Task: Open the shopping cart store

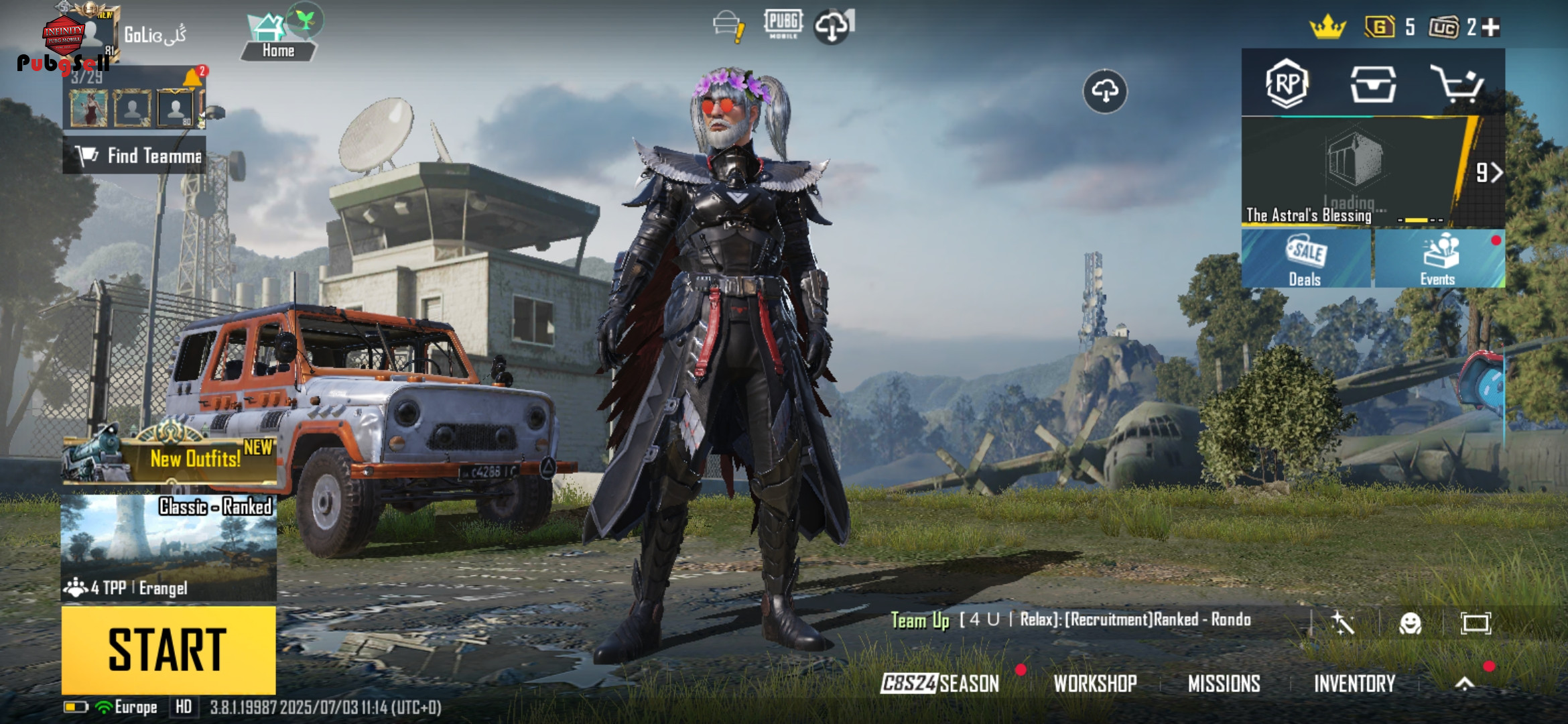Action: [1457, 84]
